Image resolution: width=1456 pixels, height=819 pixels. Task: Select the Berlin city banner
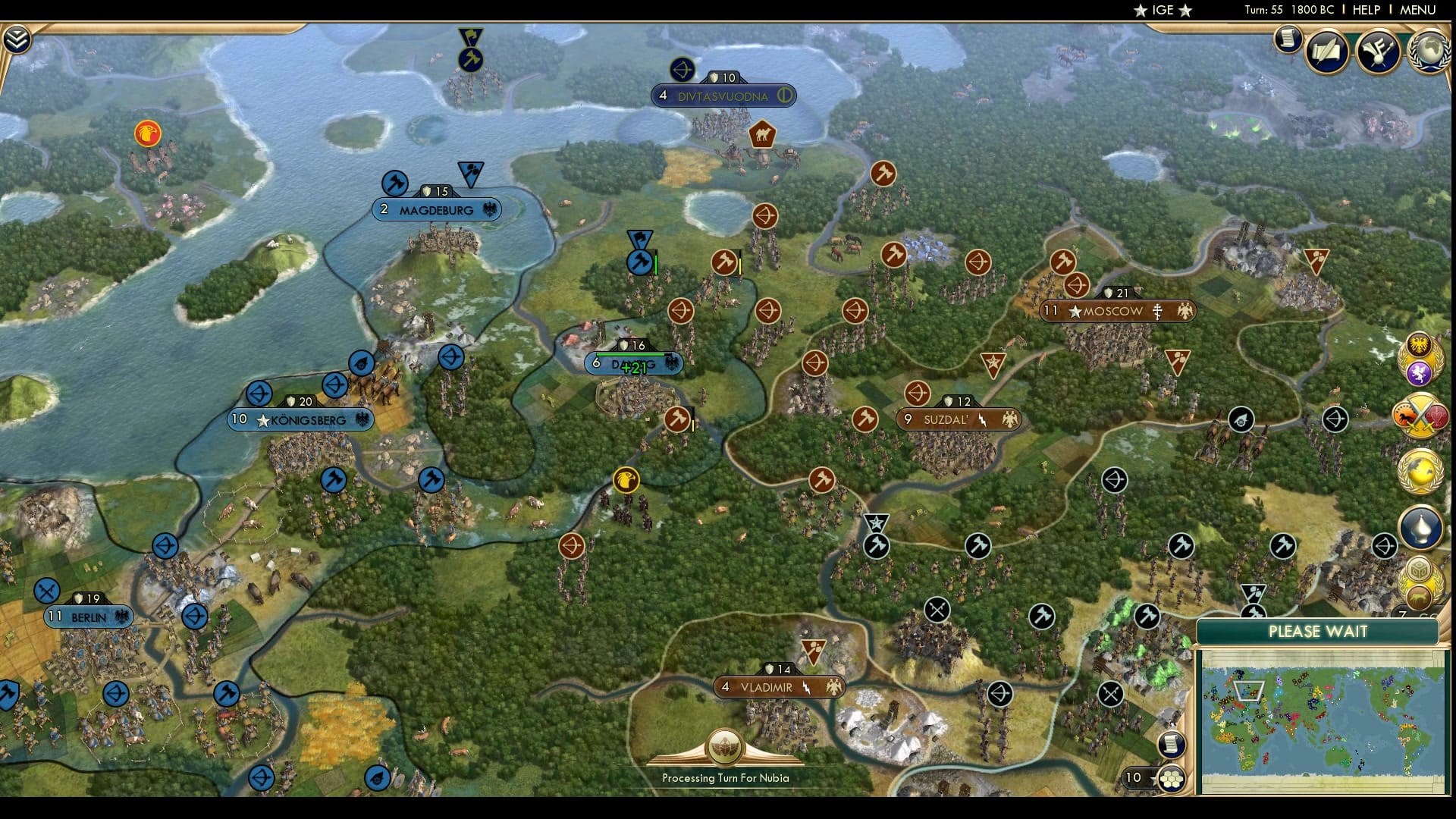coord(89,616)
